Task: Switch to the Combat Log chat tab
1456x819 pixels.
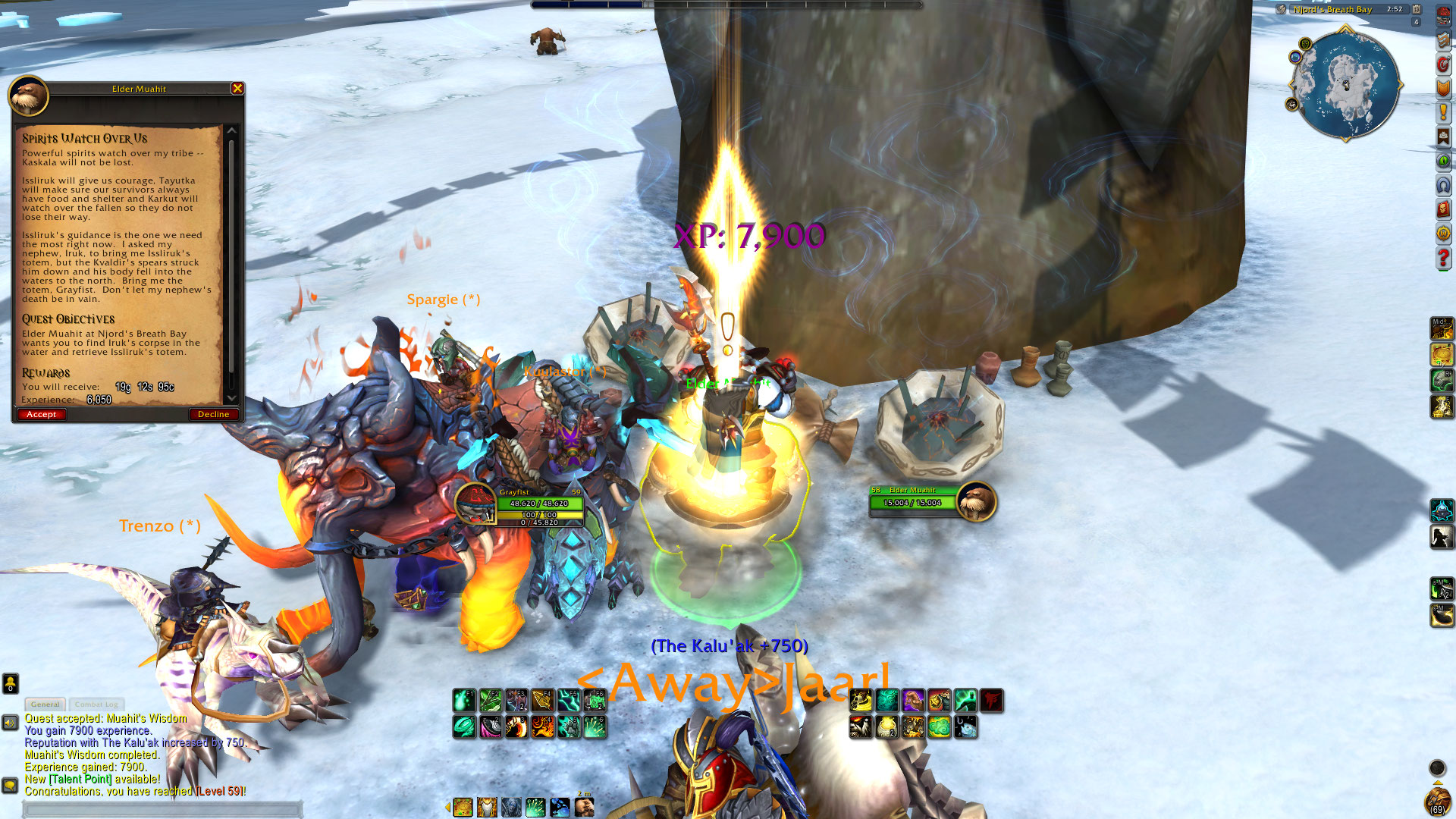Action: tap(96, 704)
